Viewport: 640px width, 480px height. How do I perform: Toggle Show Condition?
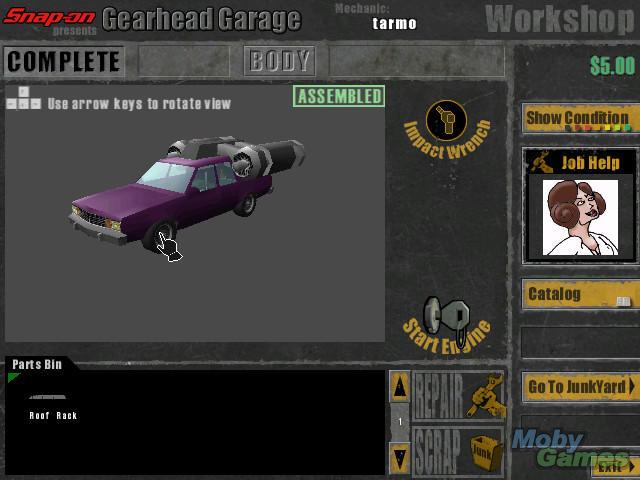pyautogui.click(x=577, y=118)
